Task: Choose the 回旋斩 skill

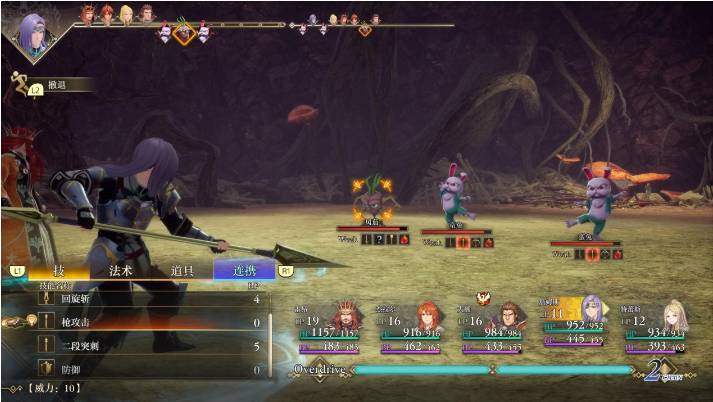Action: (x=140, y=299)
